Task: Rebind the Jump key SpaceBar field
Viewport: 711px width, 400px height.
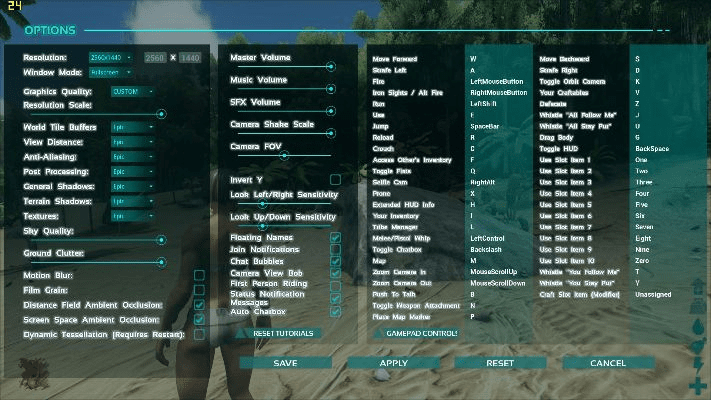Action: pos(497,127)
